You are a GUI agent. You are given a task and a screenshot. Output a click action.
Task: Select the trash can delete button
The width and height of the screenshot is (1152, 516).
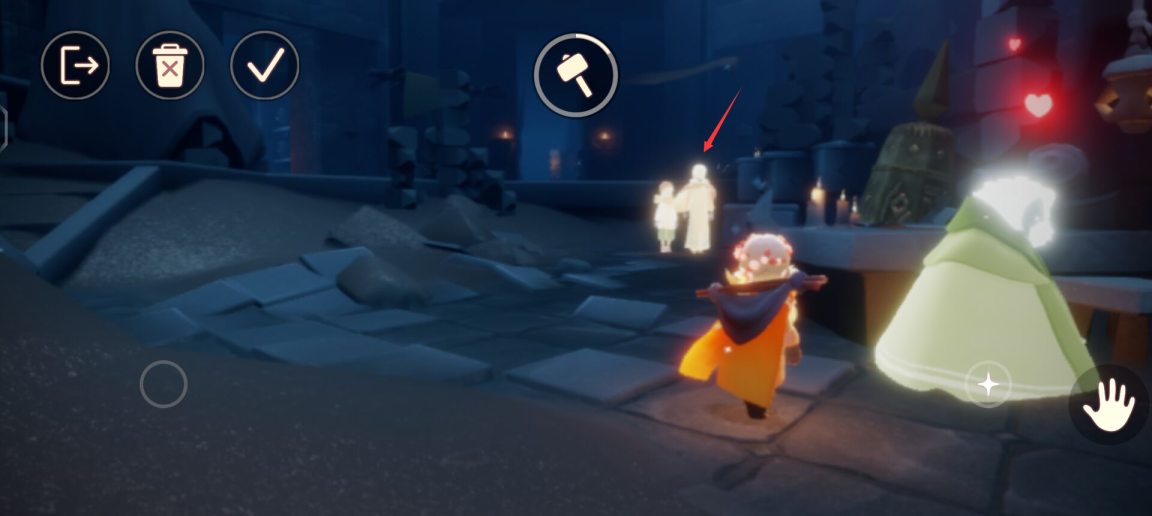[x=170, y=66]
